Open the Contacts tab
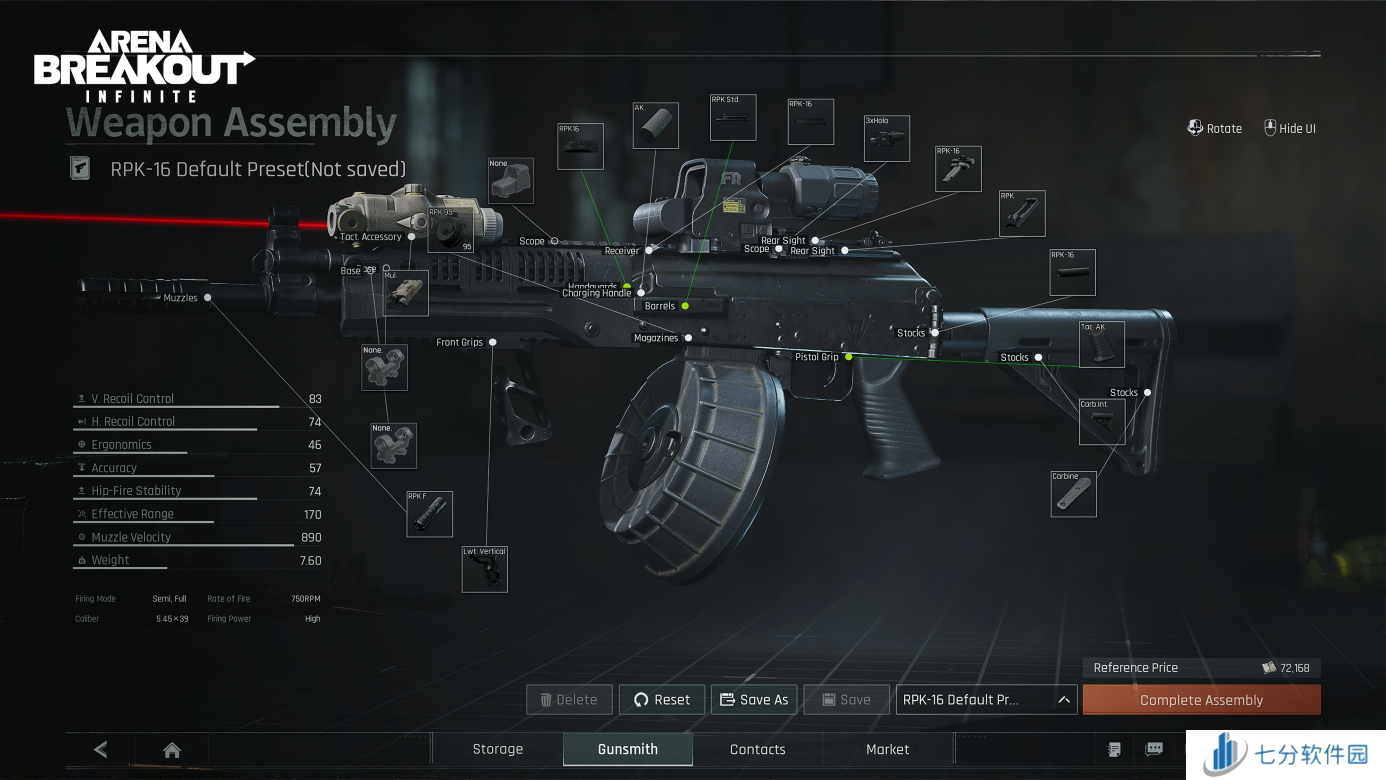Viewport: 1386px width, 780px height. (x=757, y=749)
